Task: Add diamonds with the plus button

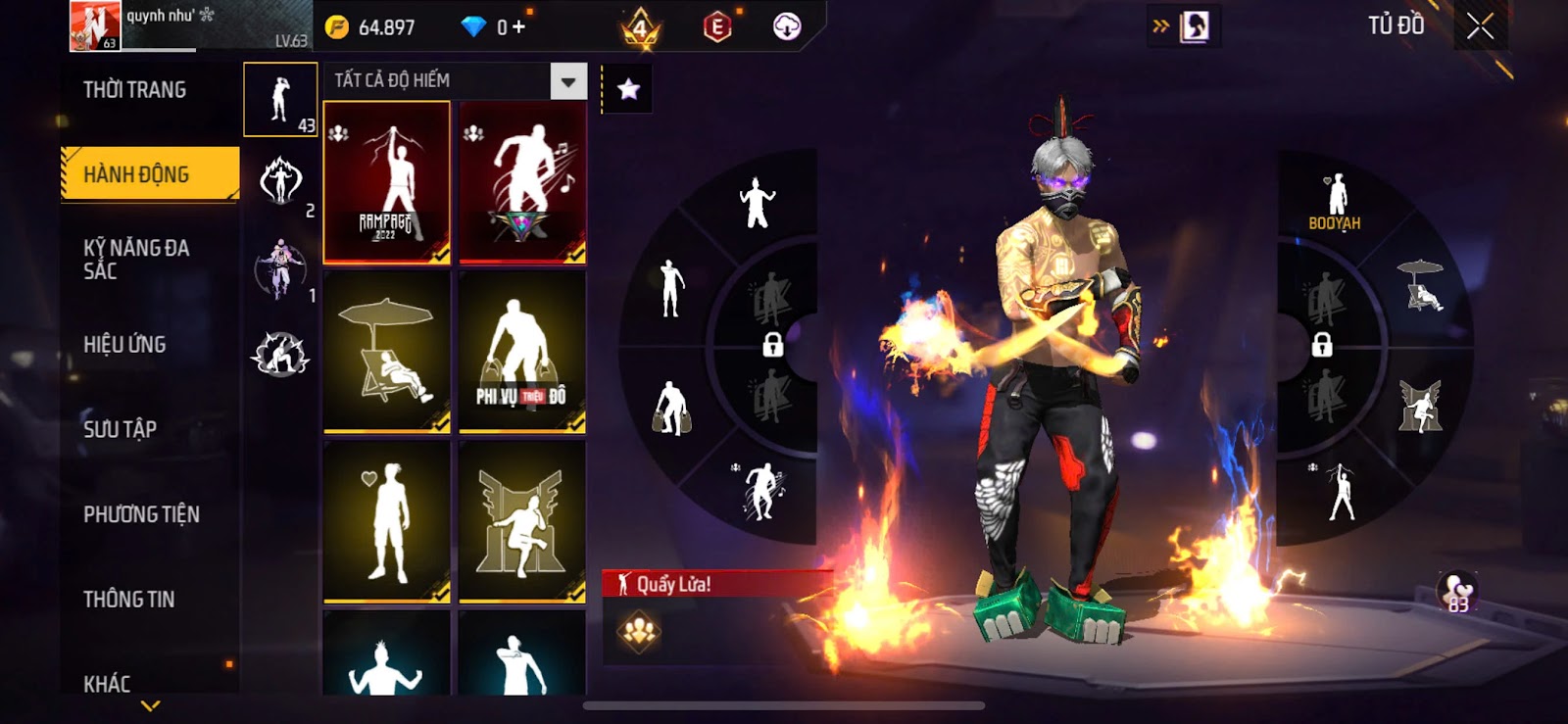Action: click(x=519, y=27)
